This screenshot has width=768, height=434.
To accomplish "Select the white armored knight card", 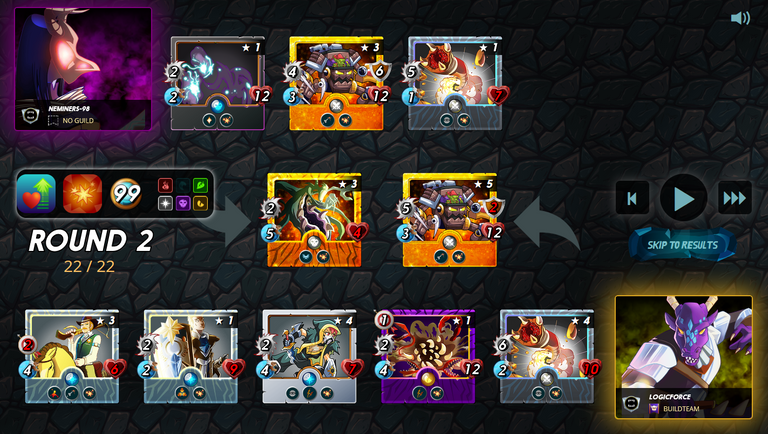I will 190,356.
